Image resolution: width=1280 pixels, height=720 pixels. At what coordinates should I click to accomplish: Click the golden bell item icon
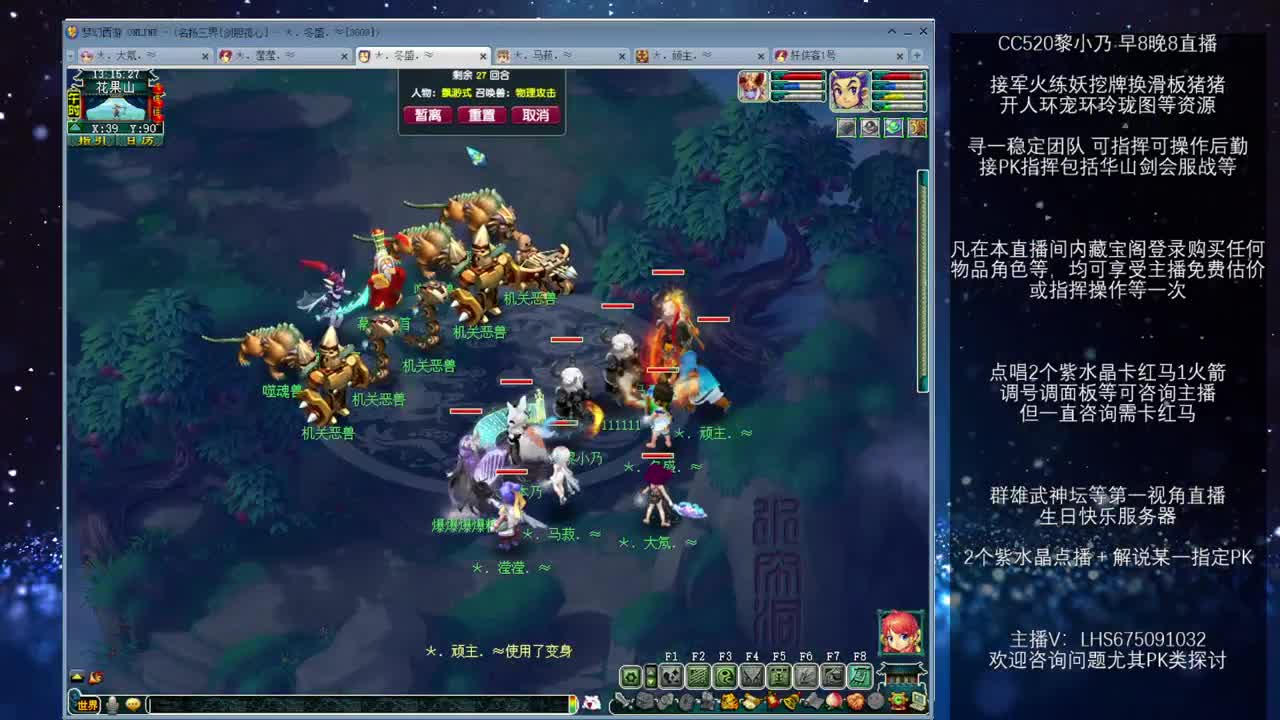point(789,700)
